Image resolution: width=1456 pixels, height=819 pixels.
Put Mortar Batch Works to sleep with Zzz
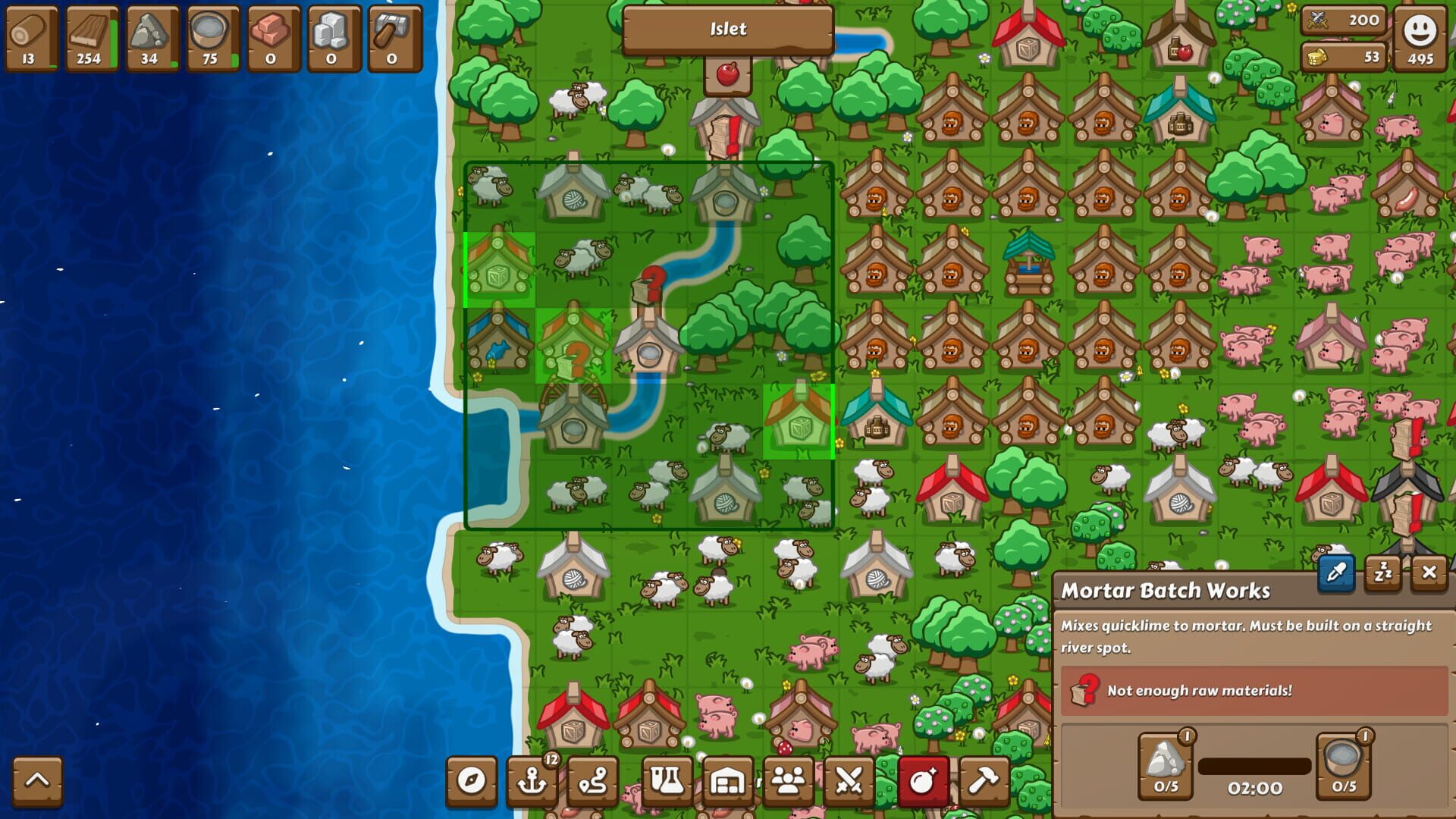1382,574
